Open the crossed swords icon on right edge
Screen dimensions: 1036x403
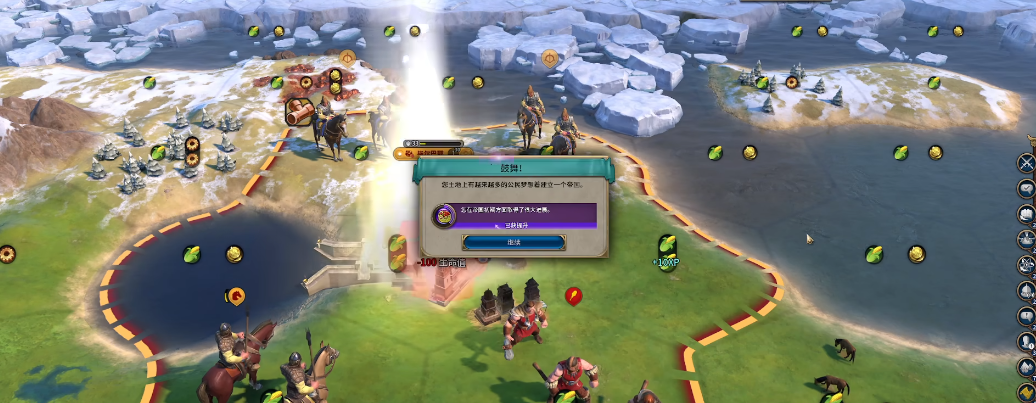[1026, 162]
